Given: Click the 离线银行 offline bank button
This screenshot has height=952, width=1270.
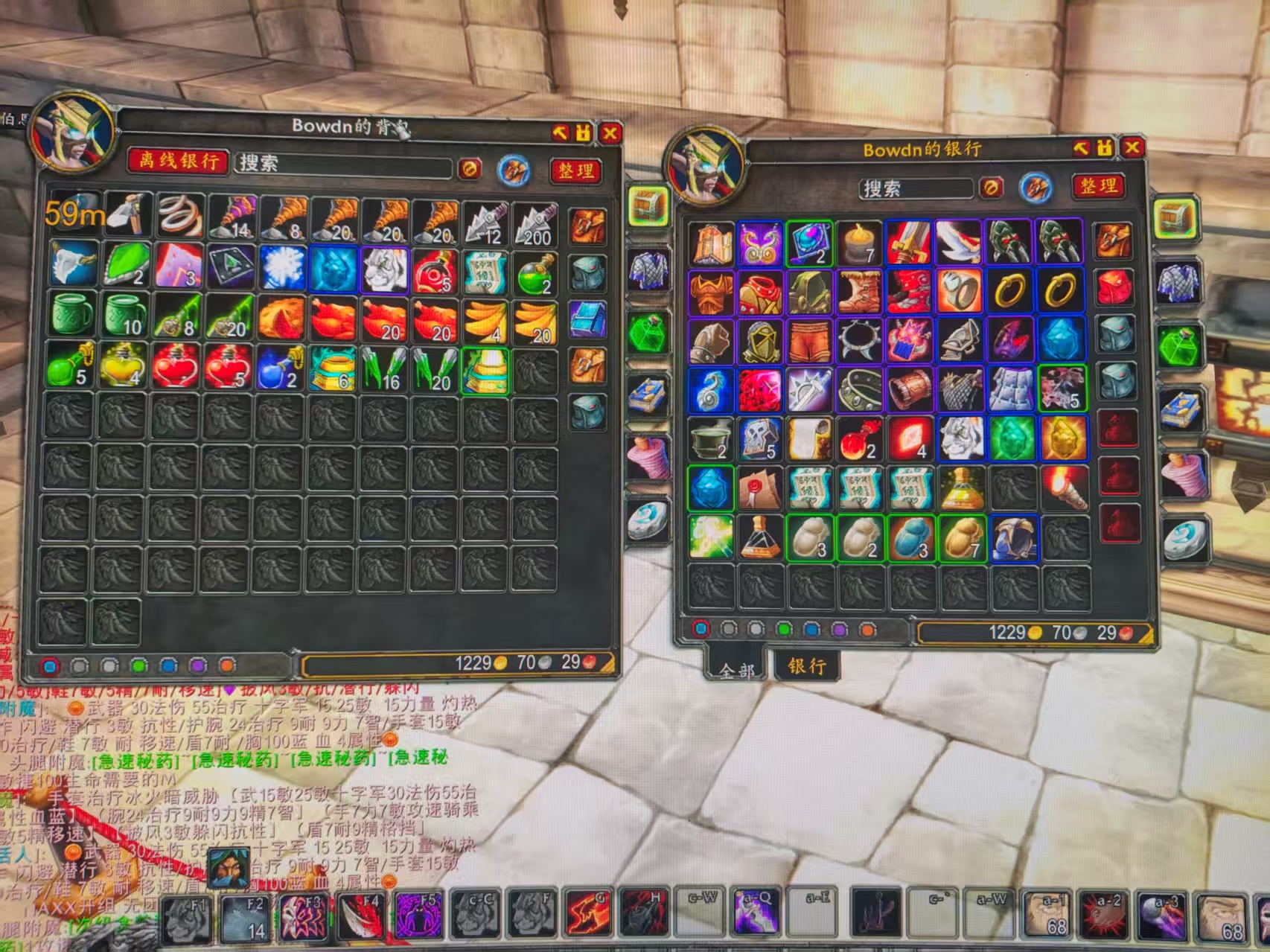Looking at the screenshot, I should 177,161.
